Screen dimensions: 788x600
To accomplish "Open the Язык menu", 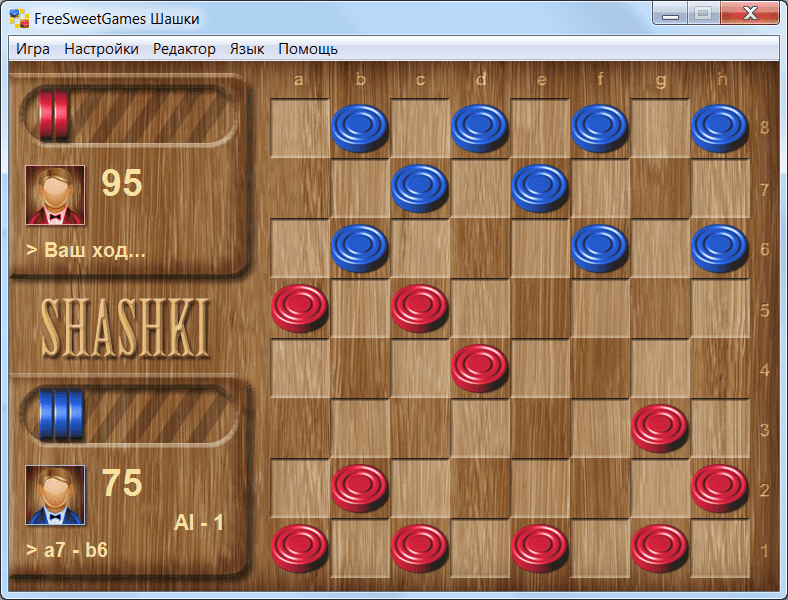I will [247, 49].
